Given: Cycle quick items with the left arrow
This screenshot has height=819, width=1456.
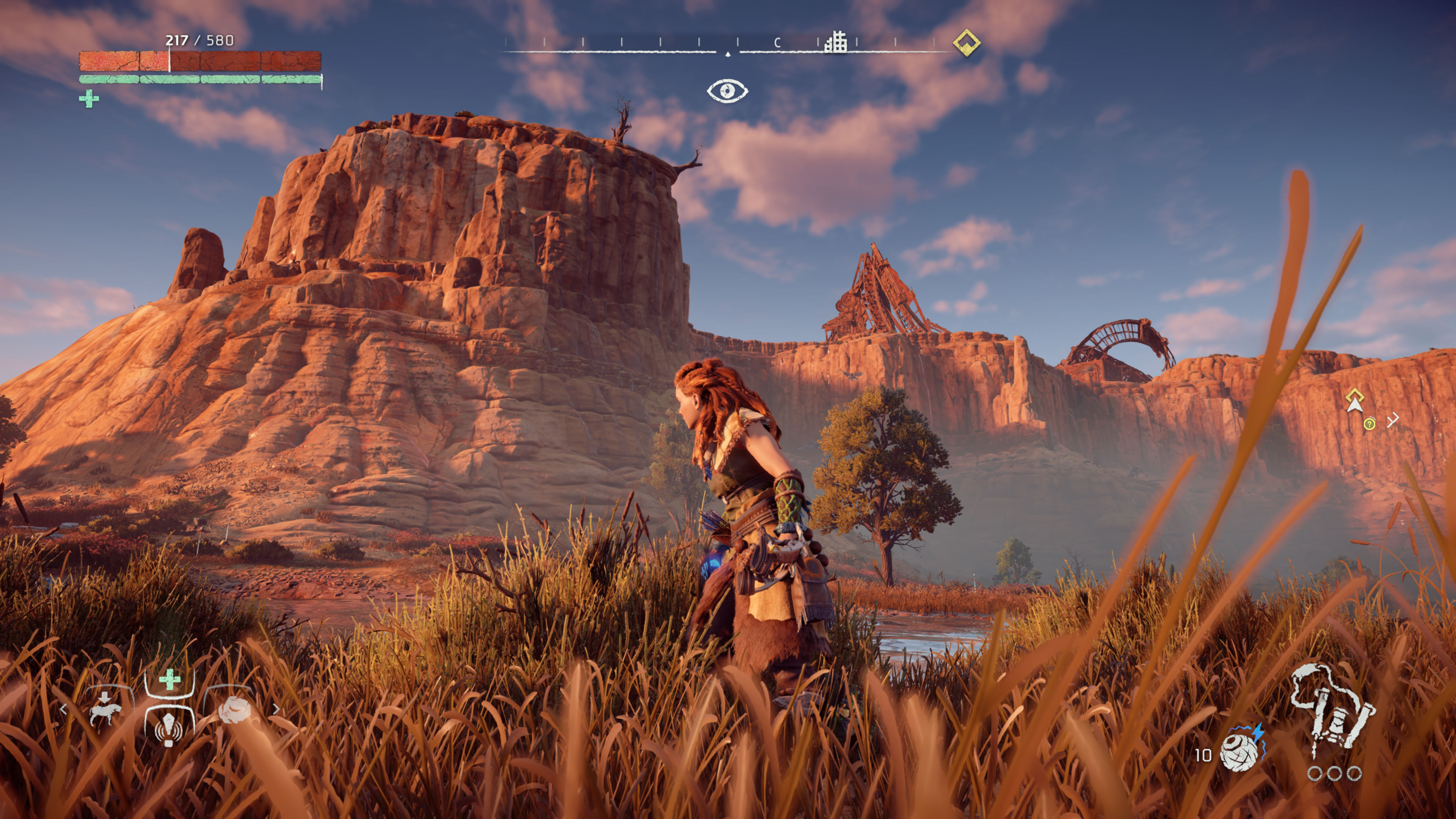Looking at the screenshot, I should [x=63, y=709].
